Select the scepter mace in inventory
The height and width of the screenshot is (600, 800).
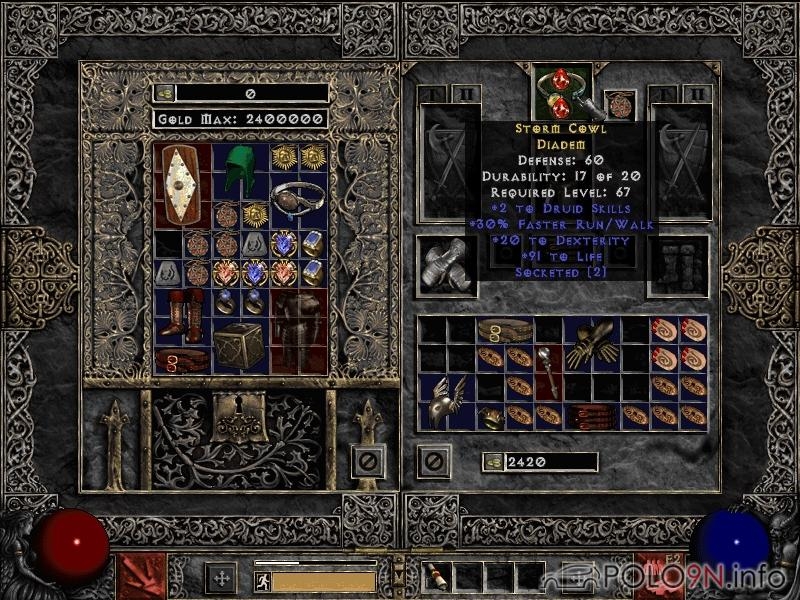[548, 370]
